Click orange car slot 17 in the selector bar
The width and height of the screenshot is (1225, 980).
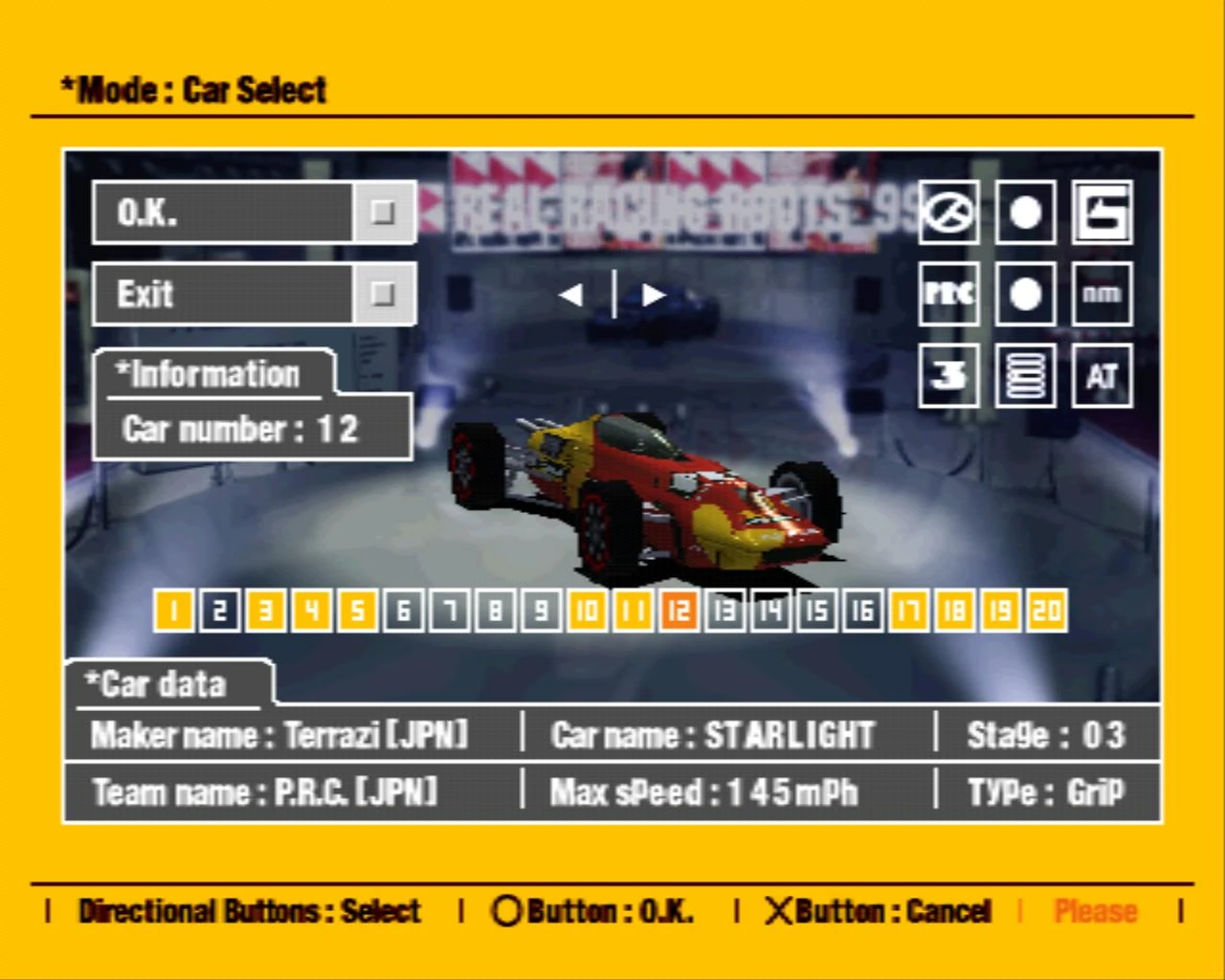coord(907,611)
